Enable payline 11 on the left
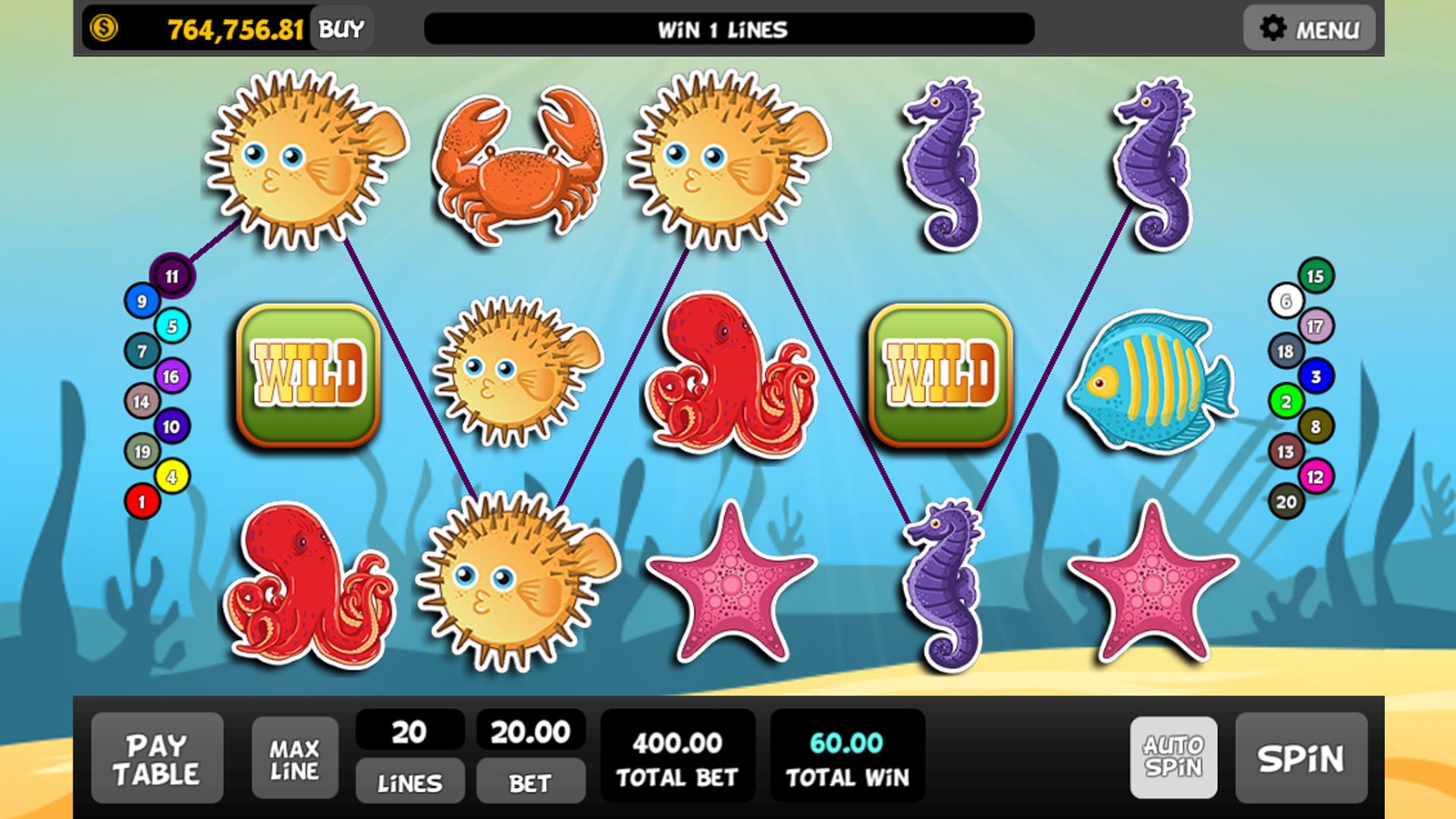Viewport: 1456px width, 819px height. [171, 275]
